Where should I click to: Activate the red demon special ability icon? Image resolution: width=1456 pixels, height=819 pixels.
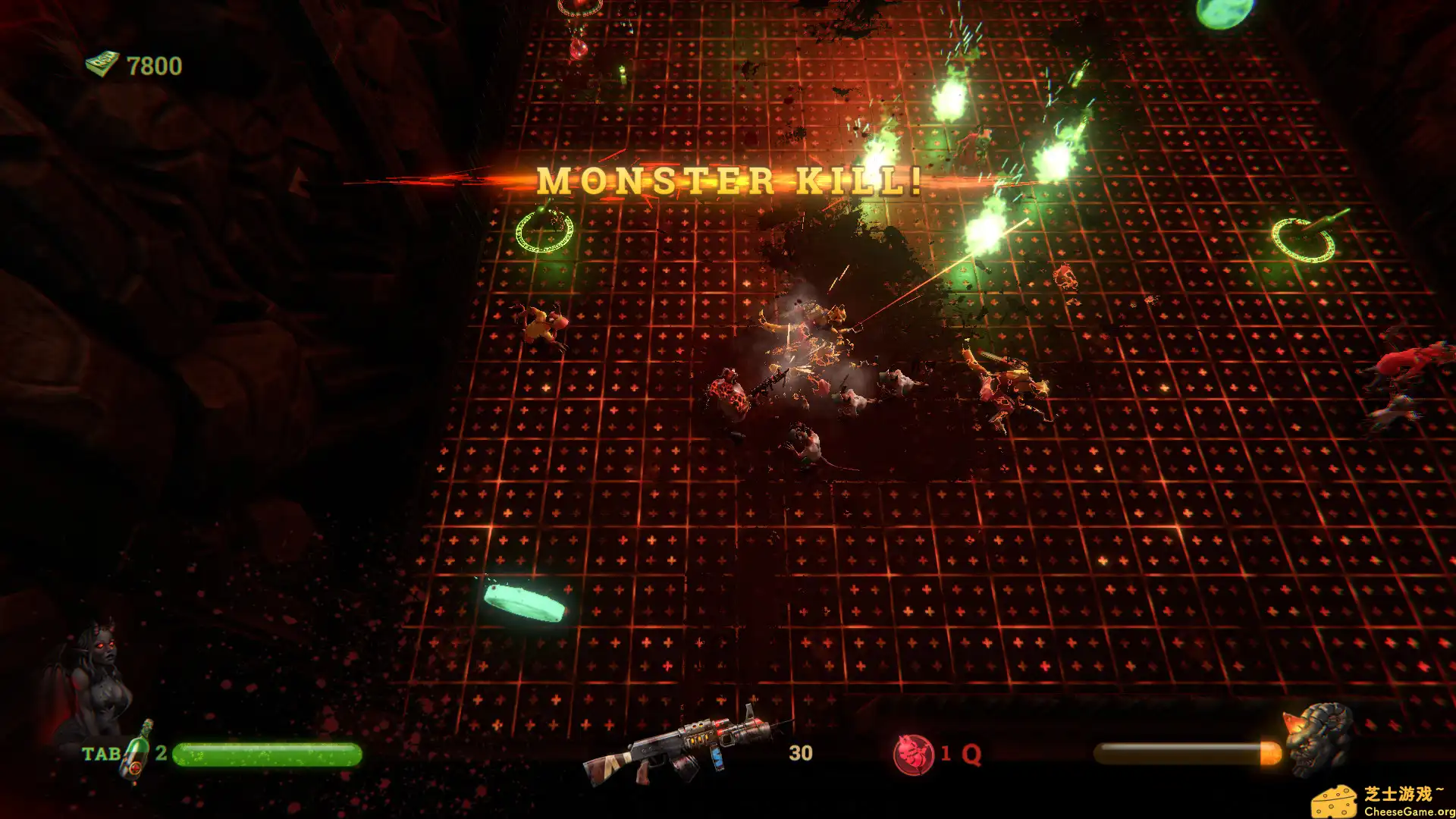point(913,754)
